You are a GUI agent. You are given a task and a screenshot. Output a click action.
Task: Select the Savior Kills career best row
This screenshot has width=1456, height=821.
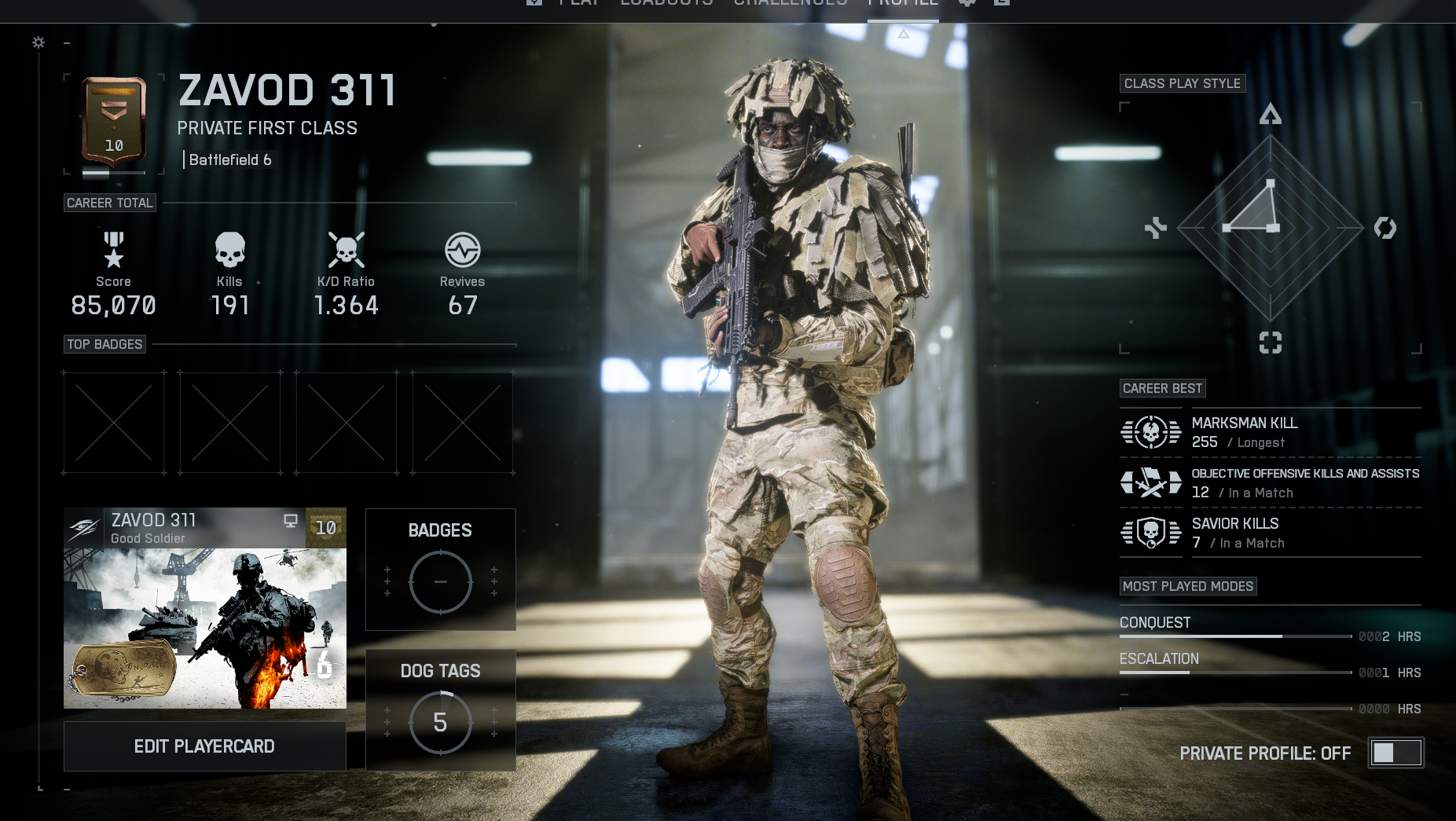point(1270,533)
